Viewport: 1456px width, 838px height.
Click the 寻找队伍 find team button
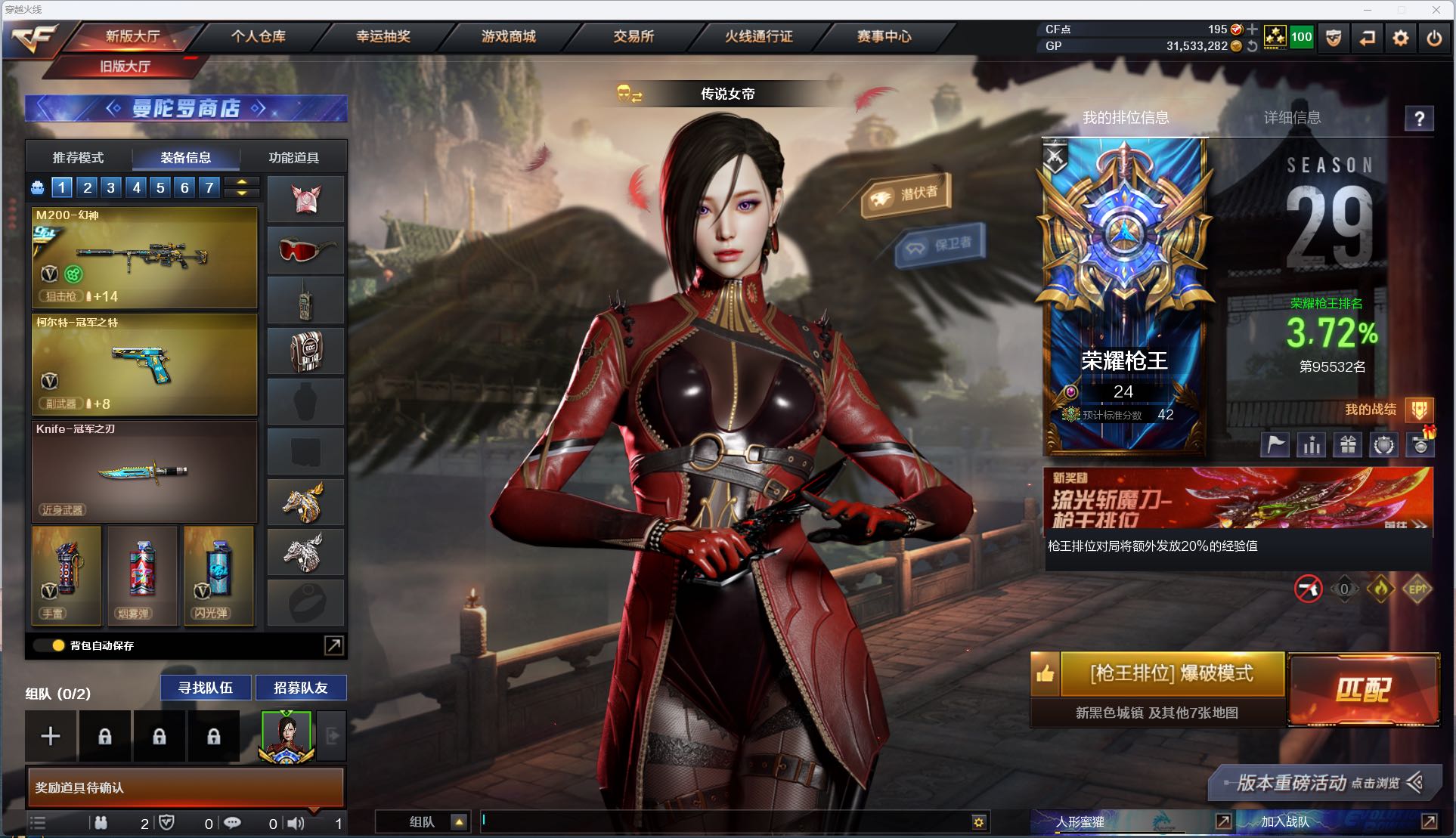pyautogui.click(x=205, y=688)
